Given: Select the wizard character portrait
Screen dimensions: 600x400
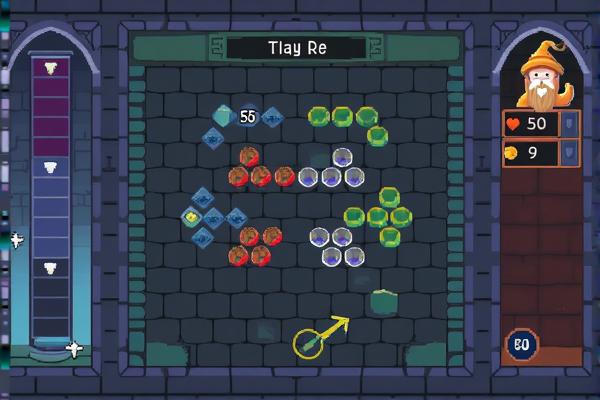Looking at the screenshot, I should [x=544, y=76].
